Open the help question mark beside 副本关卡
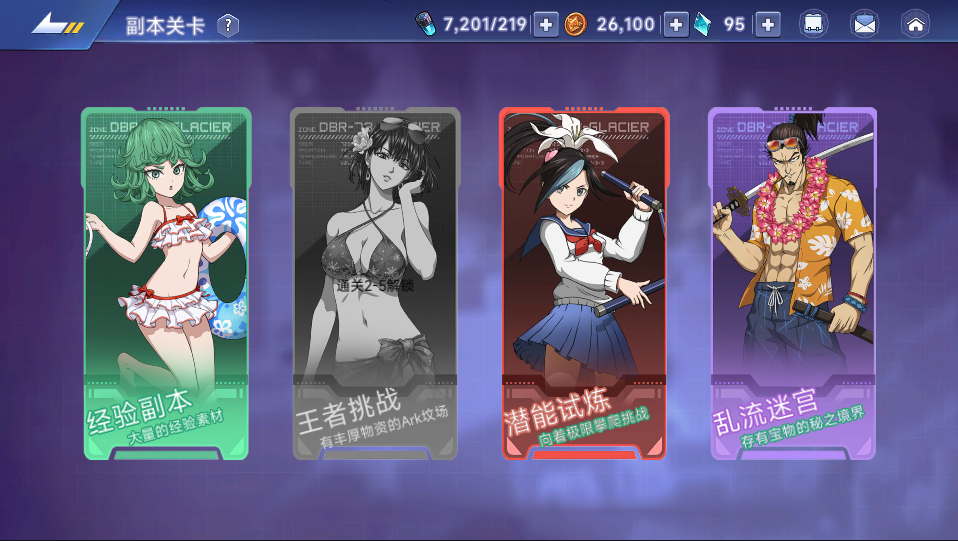 pos(228,25)
